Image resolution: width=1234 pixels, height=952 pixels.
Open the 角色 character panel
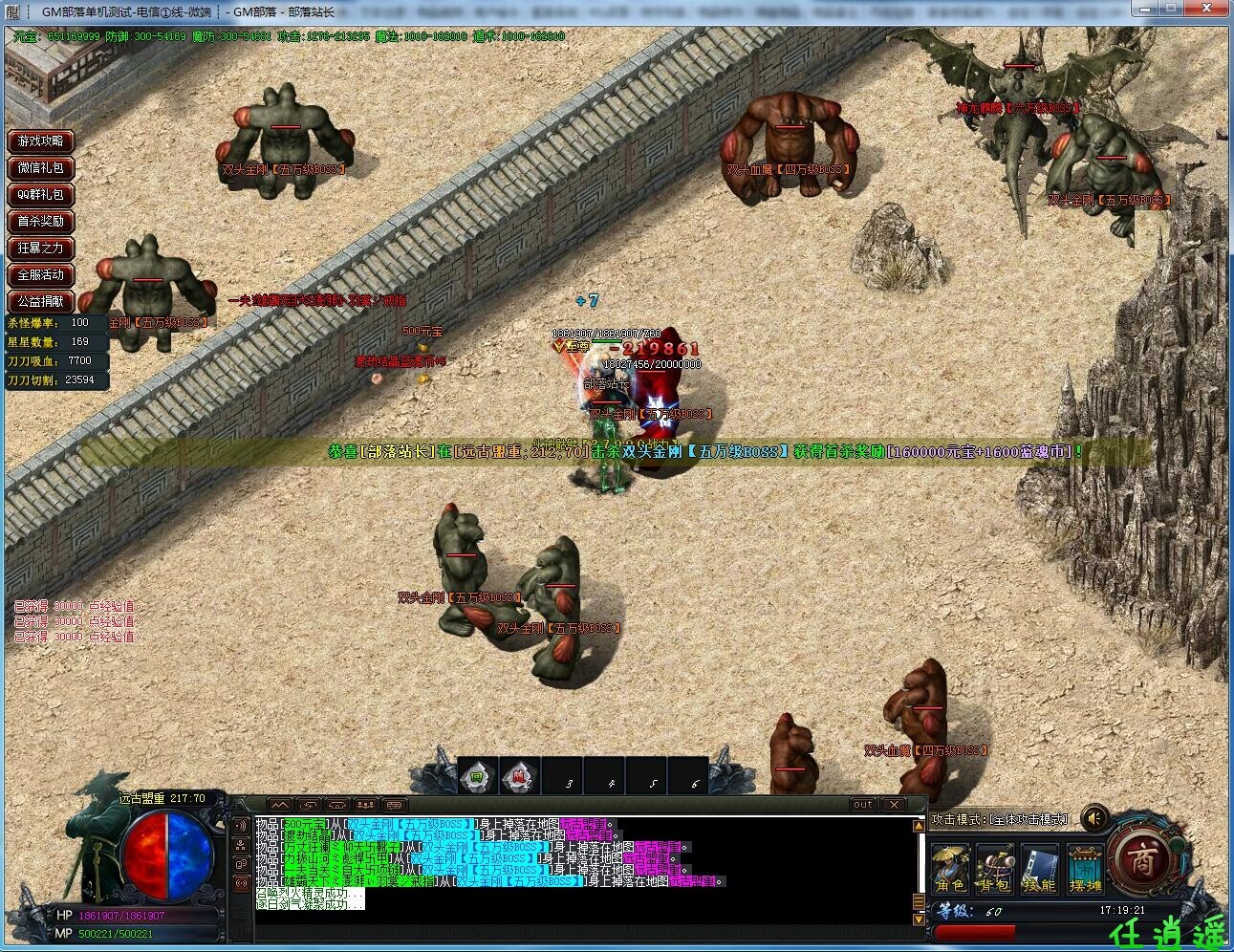point(951,867)
